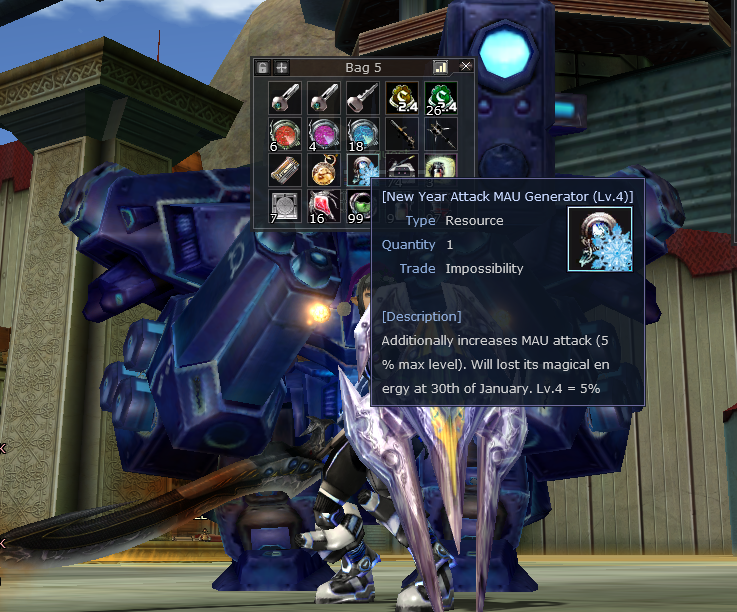Select the red potion stack of 16
Image resolution: width=737 pixels, height=612 pixels.
[x=322, y=206]
